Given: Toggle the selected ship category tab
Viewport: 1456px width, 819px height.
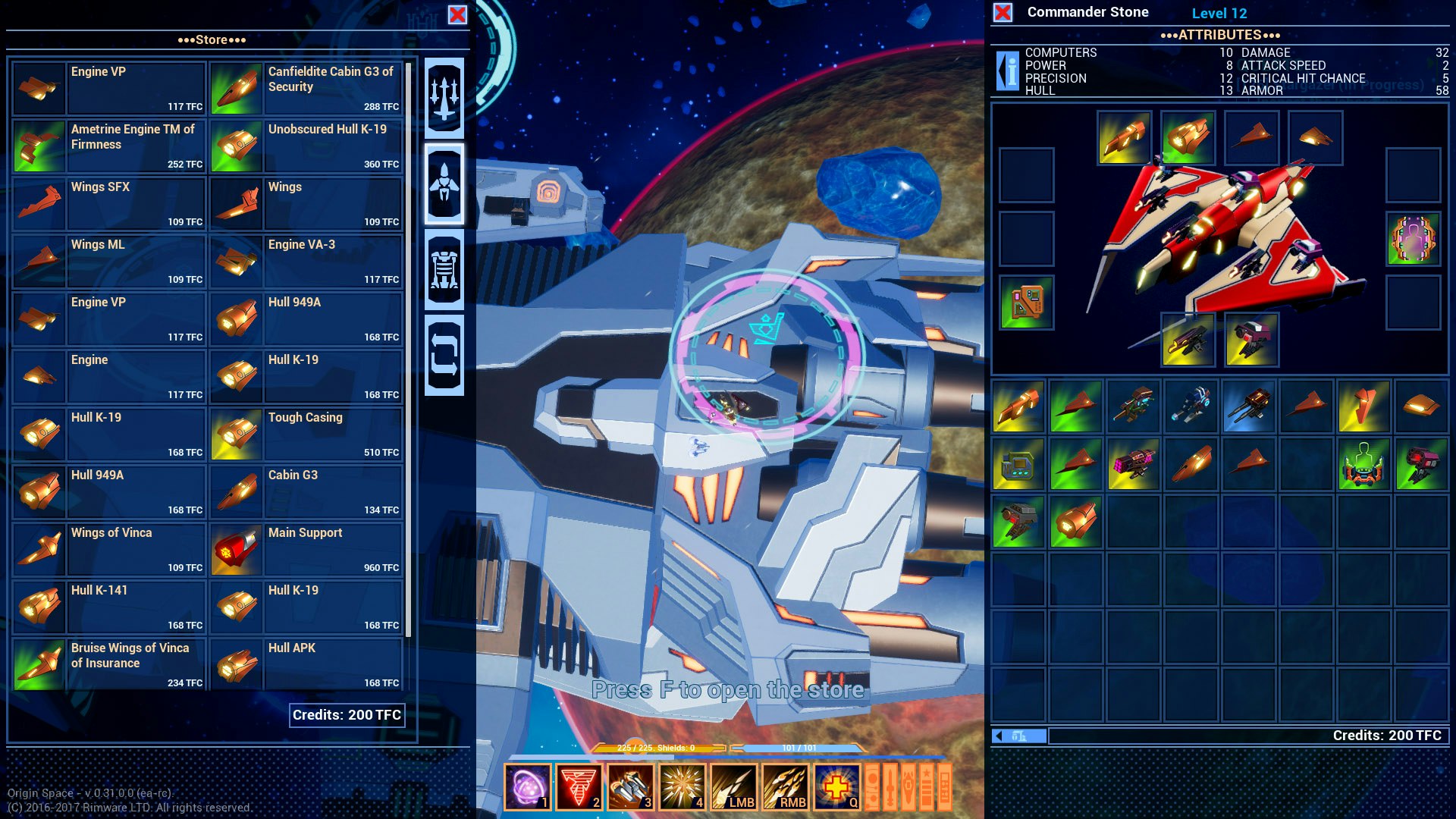Looking at the screenshot, I should 445,185.
